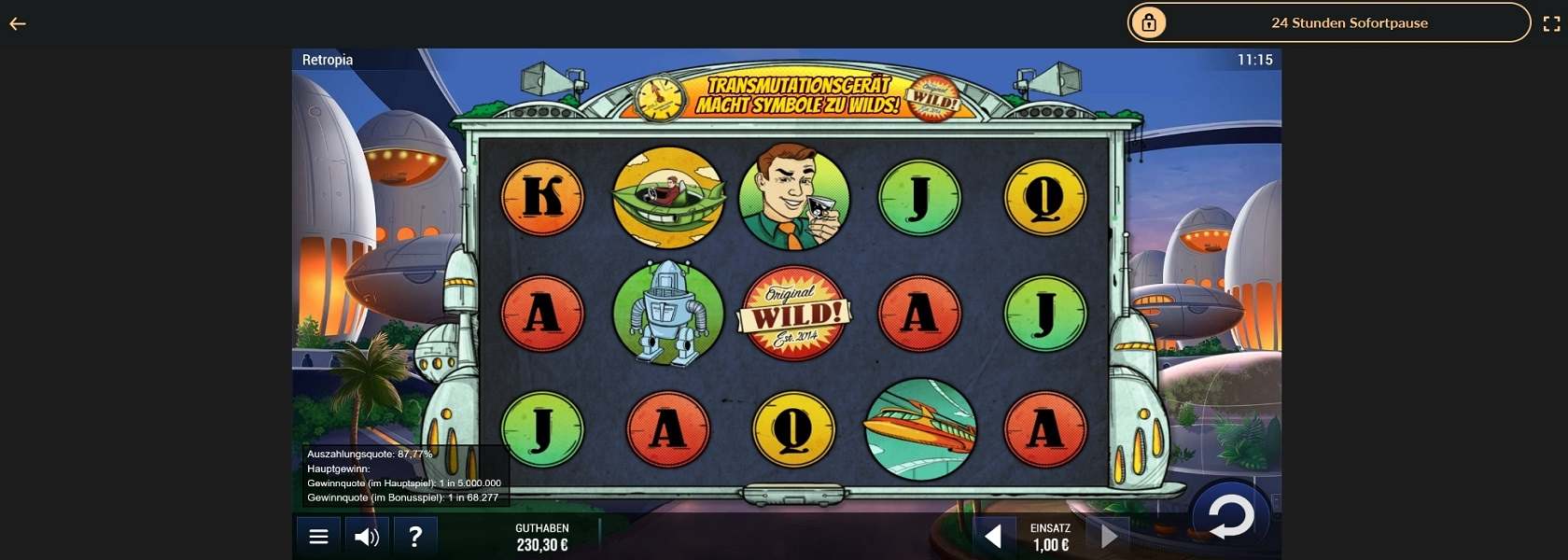Decrease the Einsatz bet amount

point(993,536)
